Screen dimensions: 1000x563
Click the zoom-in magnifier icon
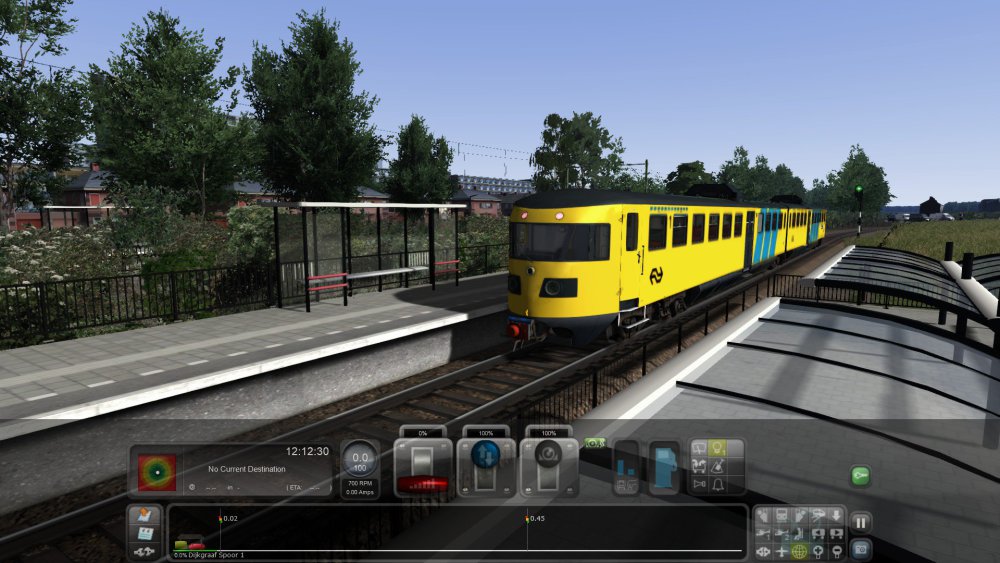click(817, 551)
